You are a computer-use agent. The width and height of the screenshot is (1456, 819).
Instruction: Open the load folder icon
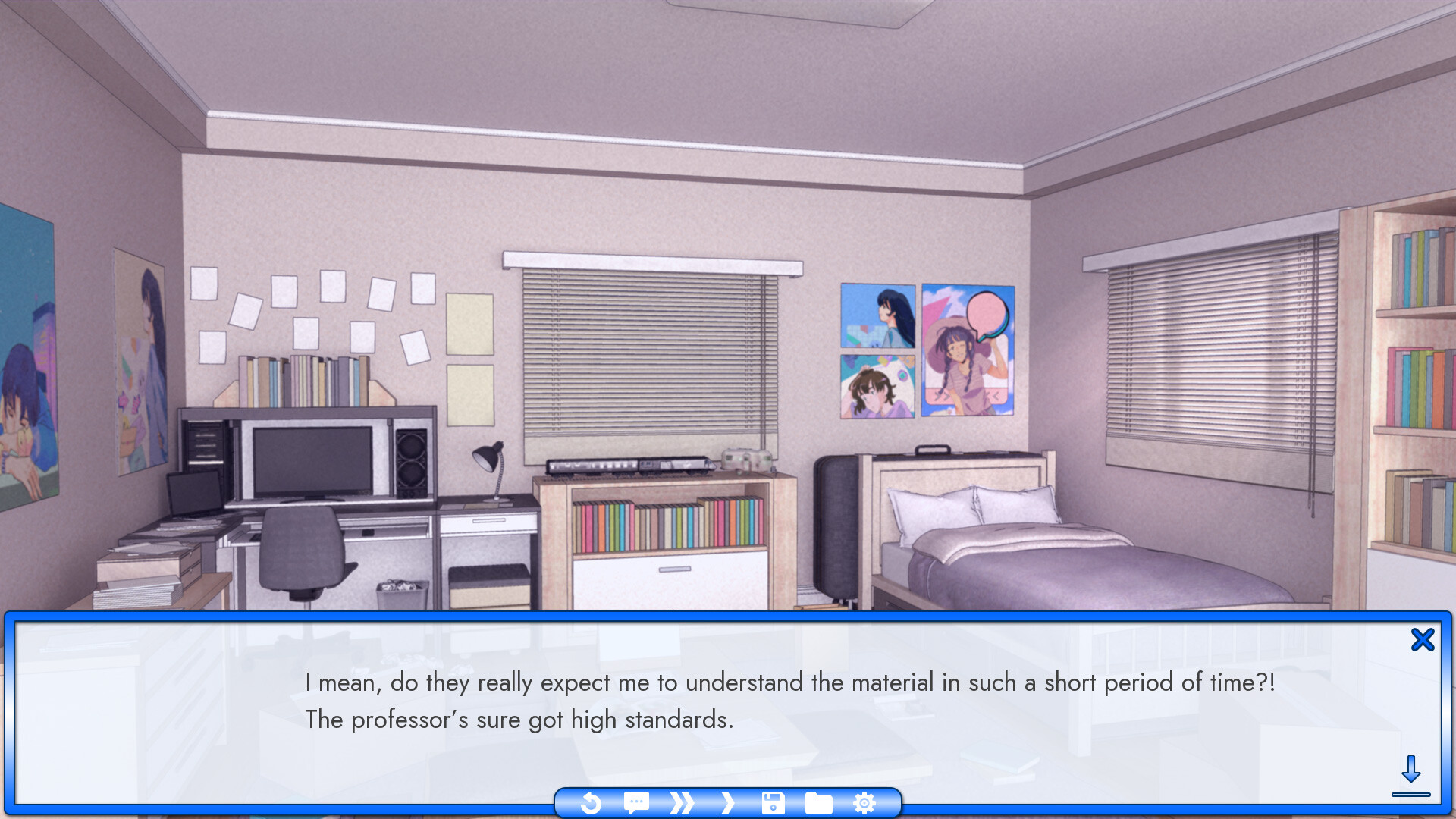[x=817, y=802]
